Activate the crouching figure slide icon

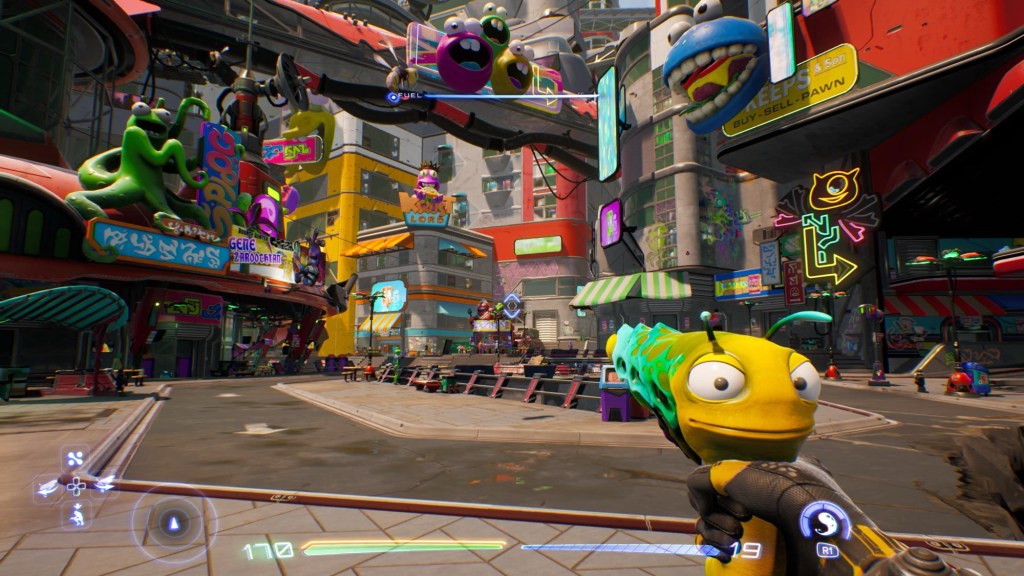[x=76, y=515]
